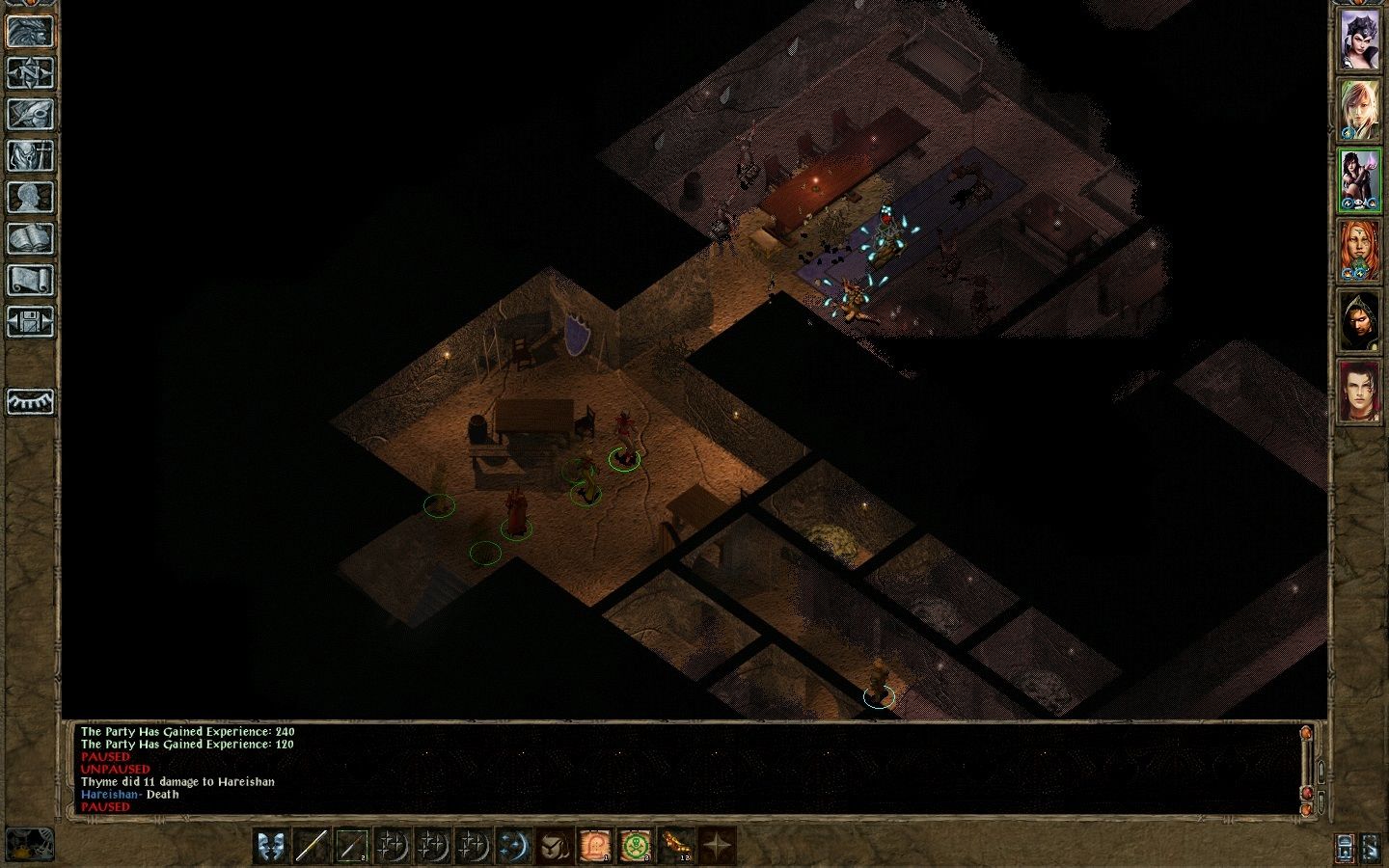Screen dimensions: 1389x868
Task: Open the cast spell hooded face button
Action: 554,846
